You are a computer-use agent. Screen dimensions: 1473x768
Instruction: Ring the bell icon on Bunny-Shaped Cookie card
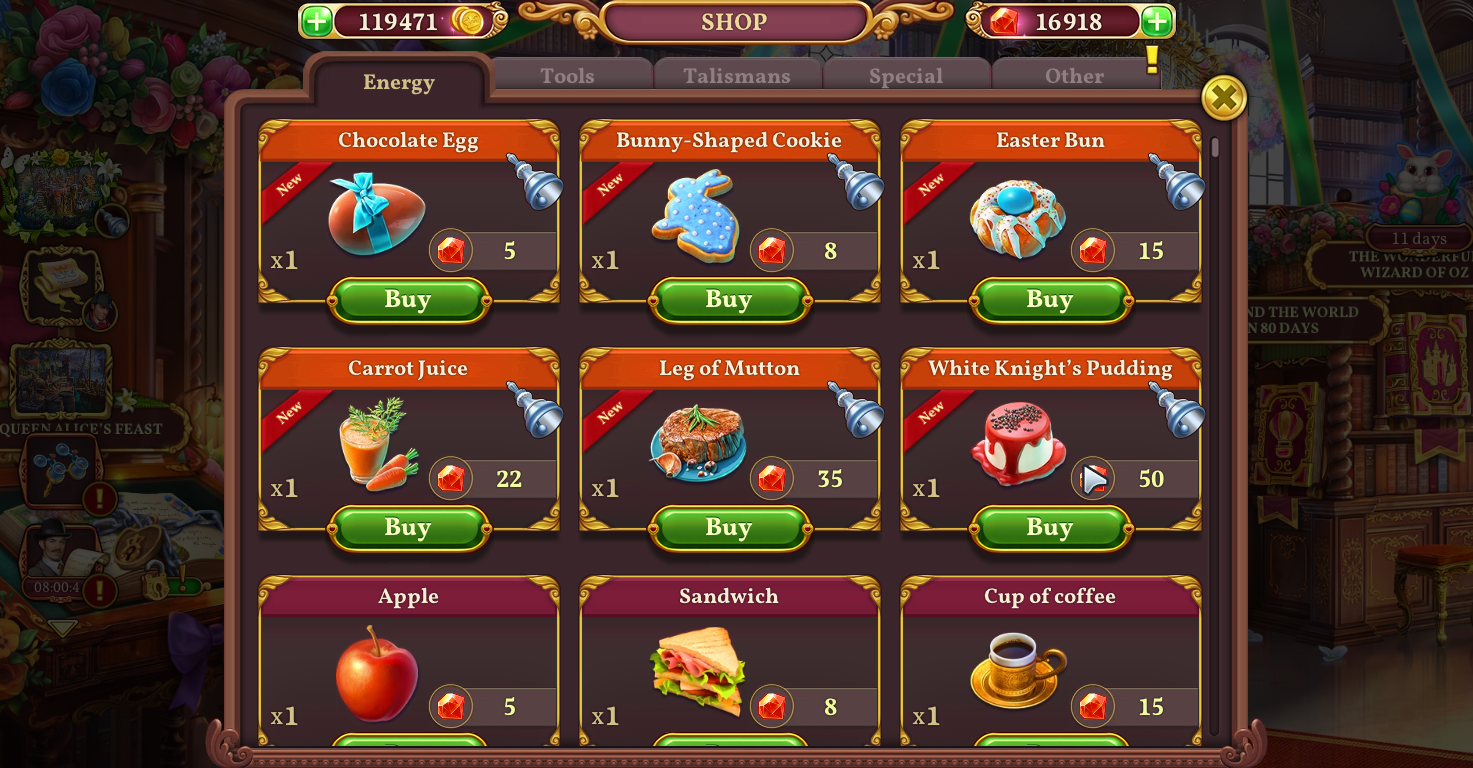pyautogui.click(x=856, y=184)
